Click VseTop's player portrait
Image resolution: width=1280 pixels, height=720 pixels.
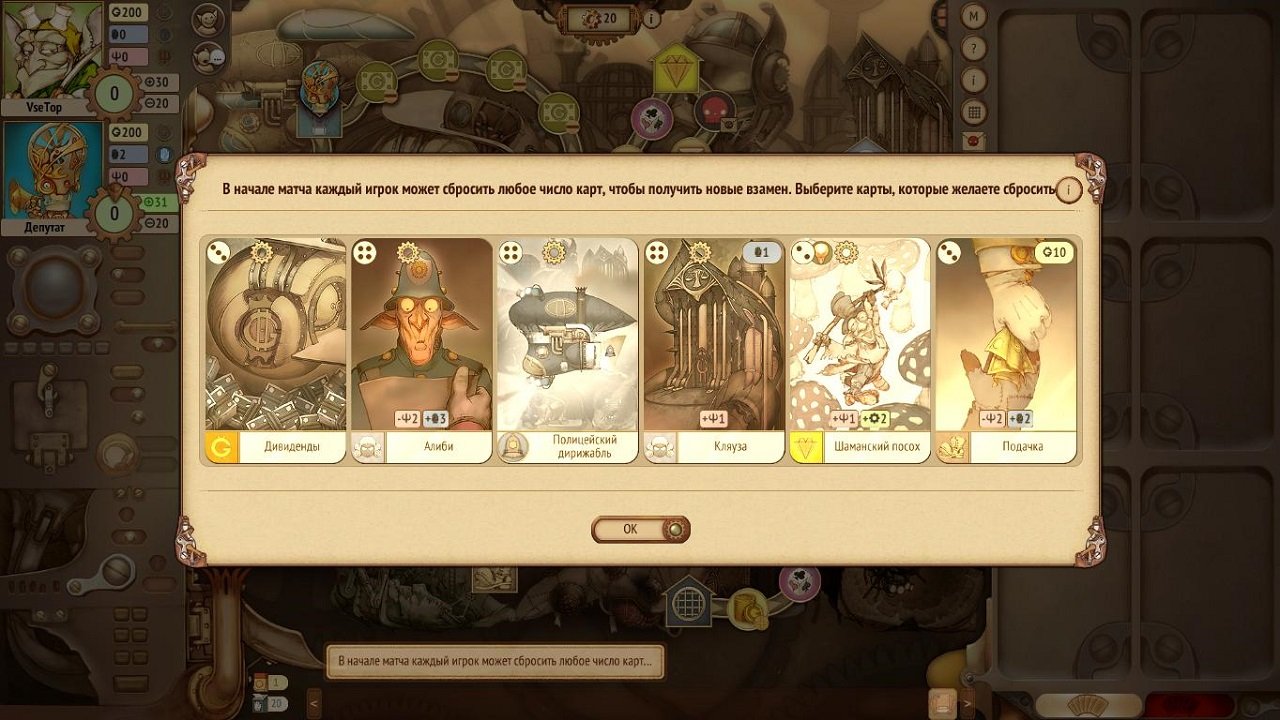pyautogui.click(x=52, y=48)
